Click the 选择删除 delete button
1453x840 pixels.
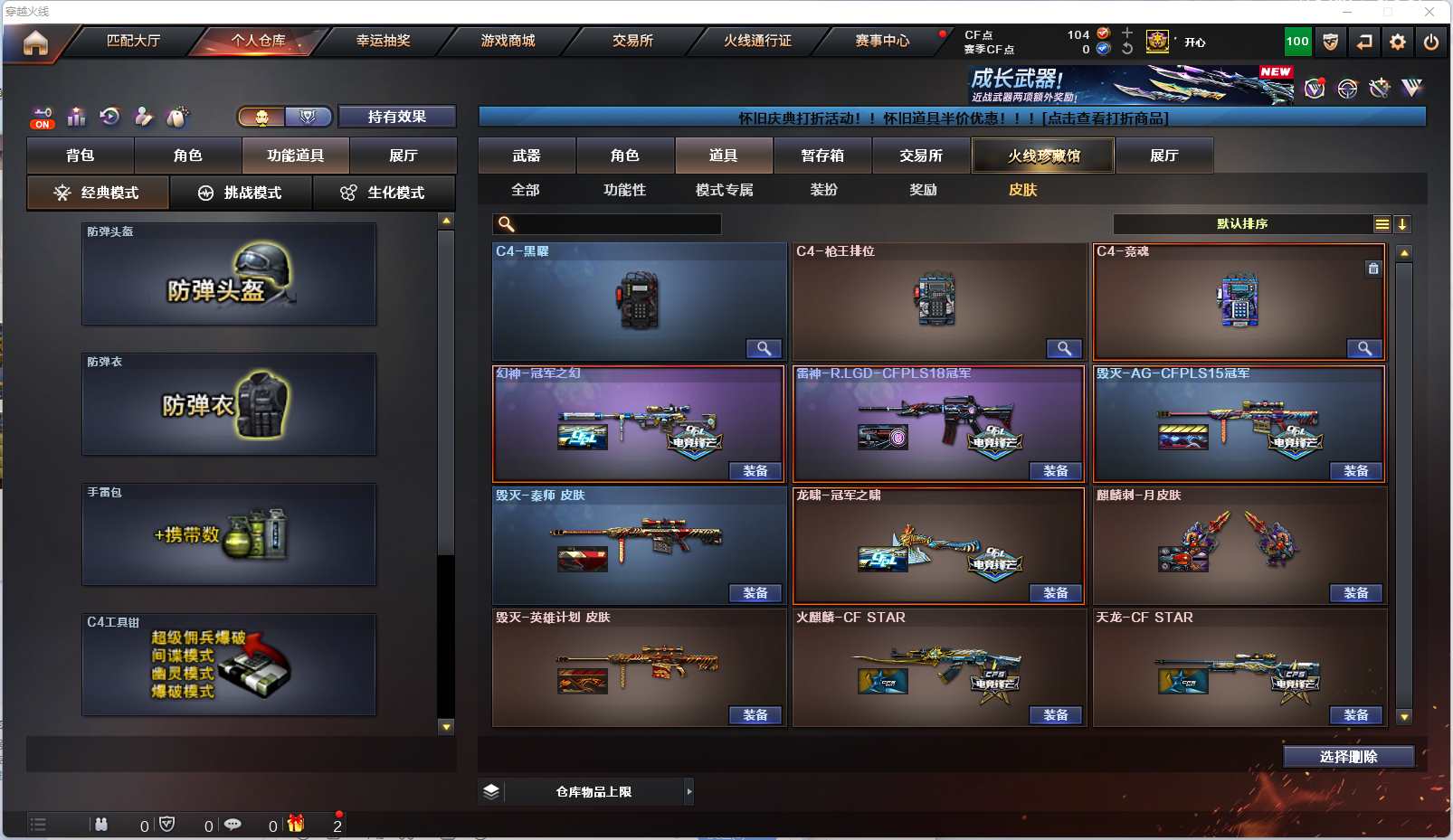1348,757
